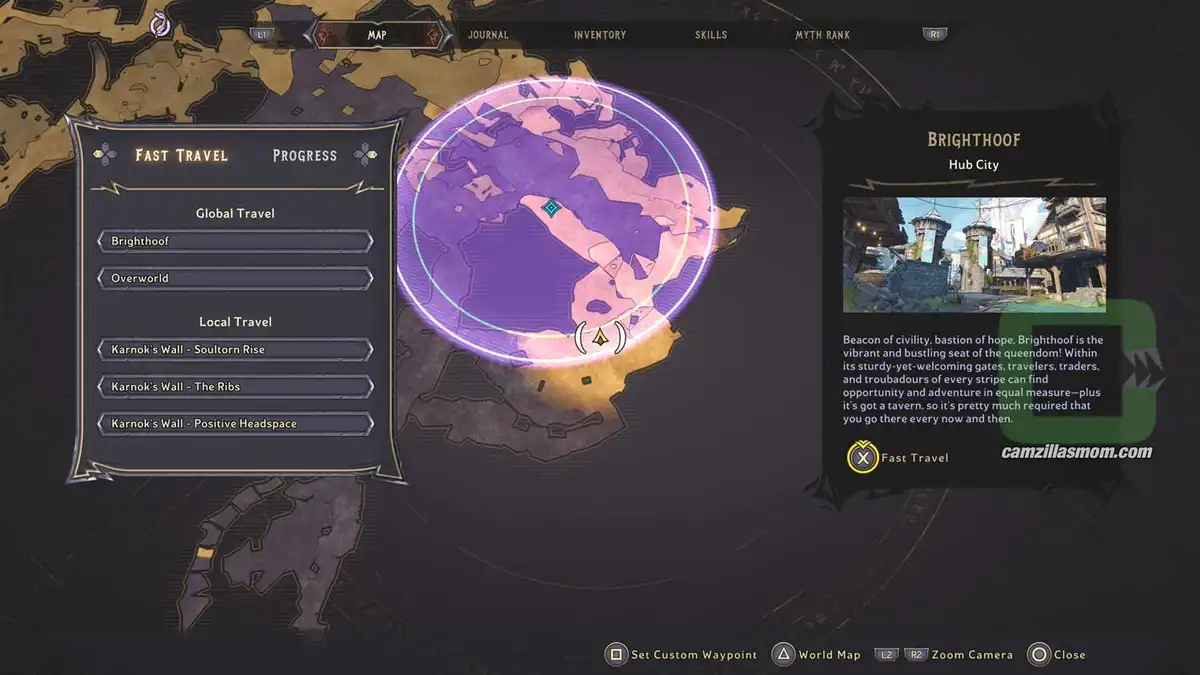Pick Karnok's Wall - The Ribs
The image size is (1200, 675).
[x=235, y=387]
